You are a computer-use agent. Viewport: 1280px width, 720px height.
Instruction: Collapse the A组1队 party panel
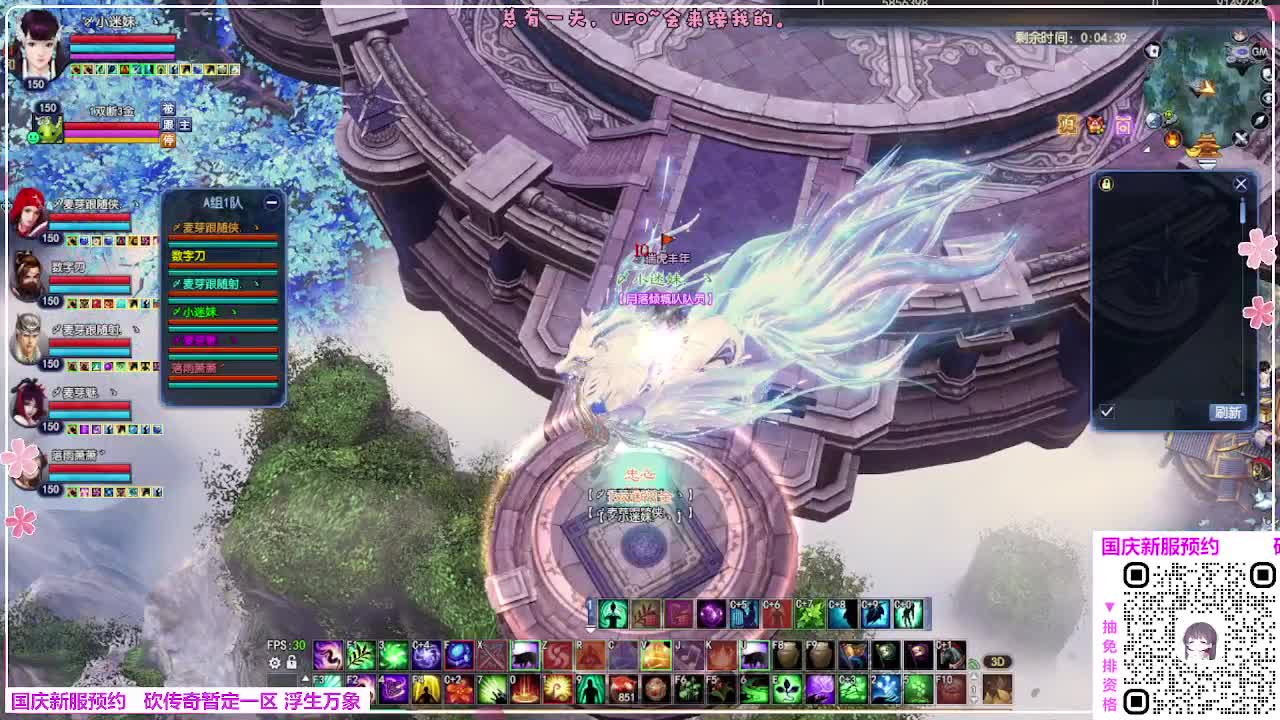point(270,200)
